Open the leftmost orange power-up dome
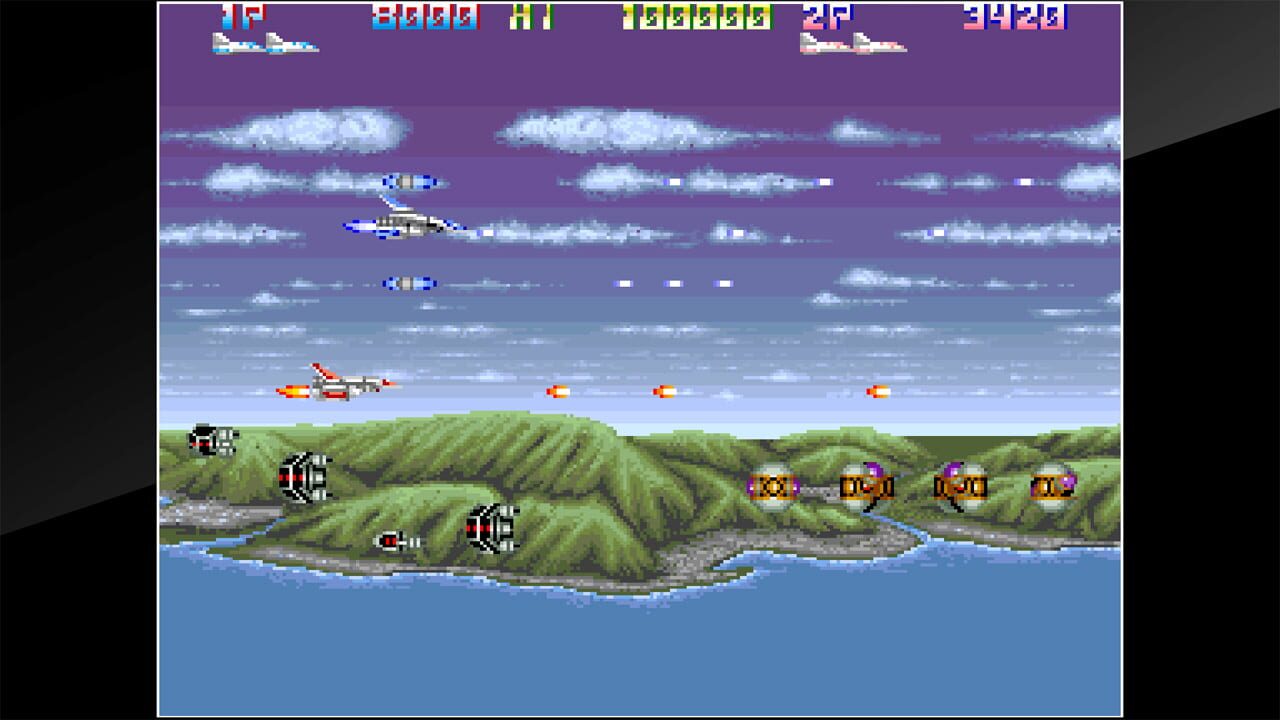 (775, 487)
